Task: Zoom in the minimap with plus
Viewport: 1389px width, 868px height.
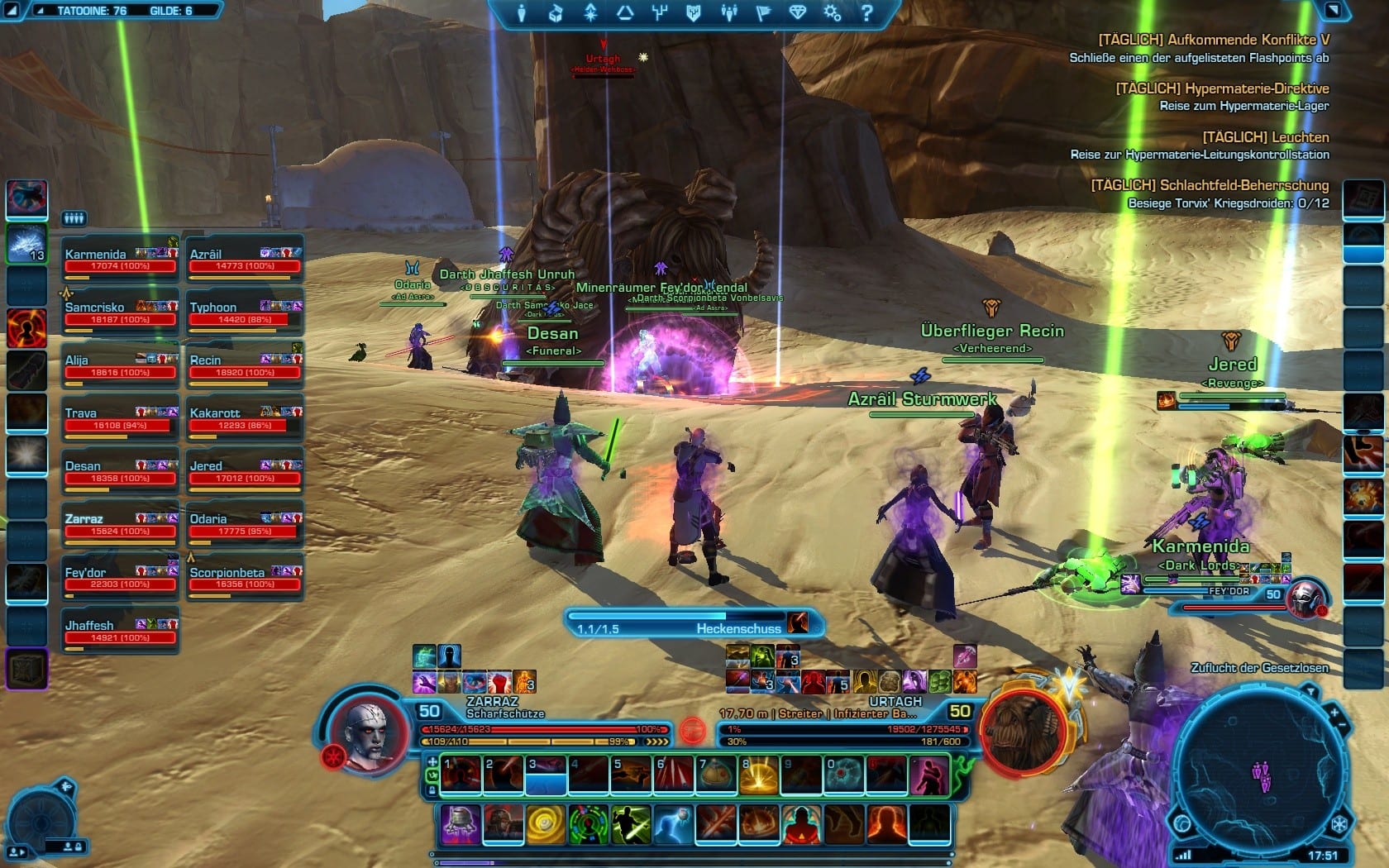Action: [x=1334, y=712]
